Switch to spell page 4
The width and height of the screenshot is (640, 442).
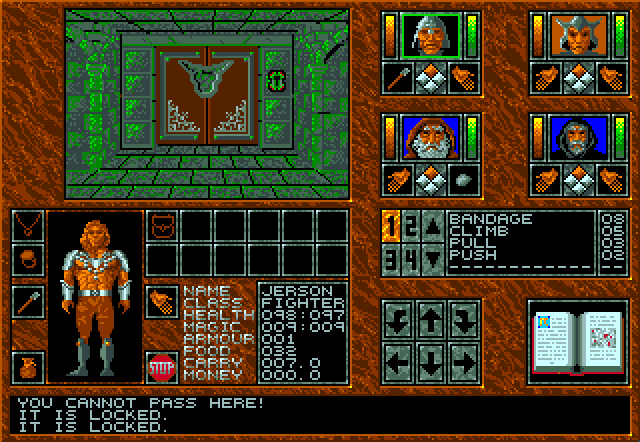coord(410,257)
